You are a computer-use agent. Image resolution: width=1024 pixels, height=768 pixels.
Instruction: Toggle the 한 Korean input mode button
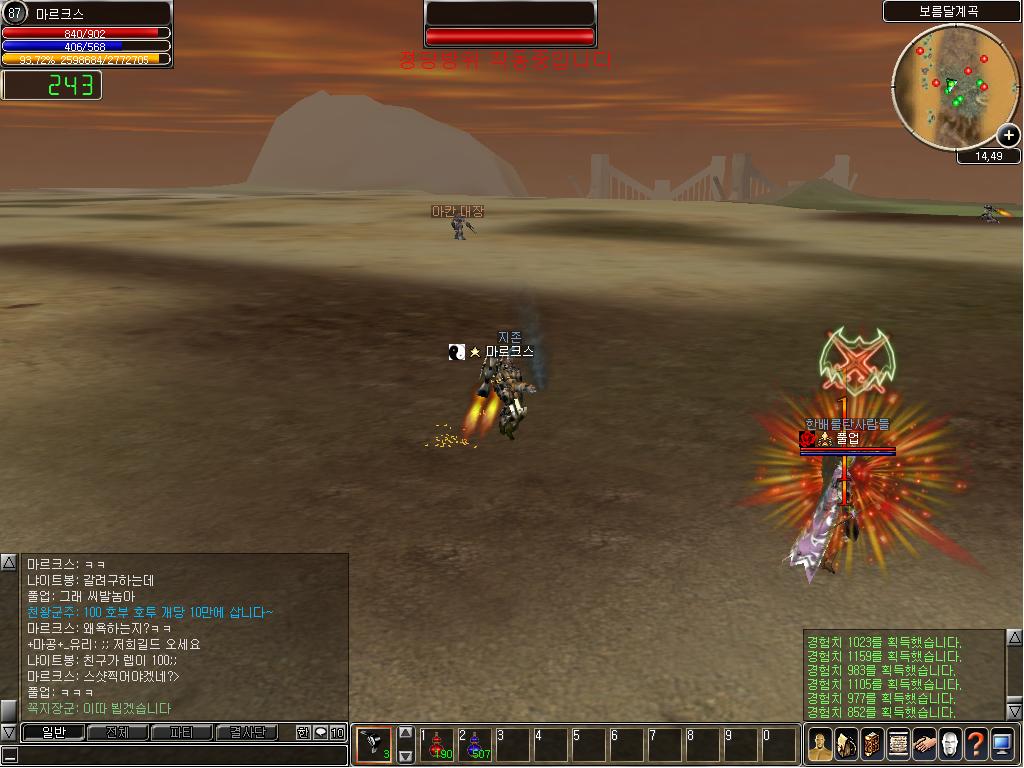point(303,733)
